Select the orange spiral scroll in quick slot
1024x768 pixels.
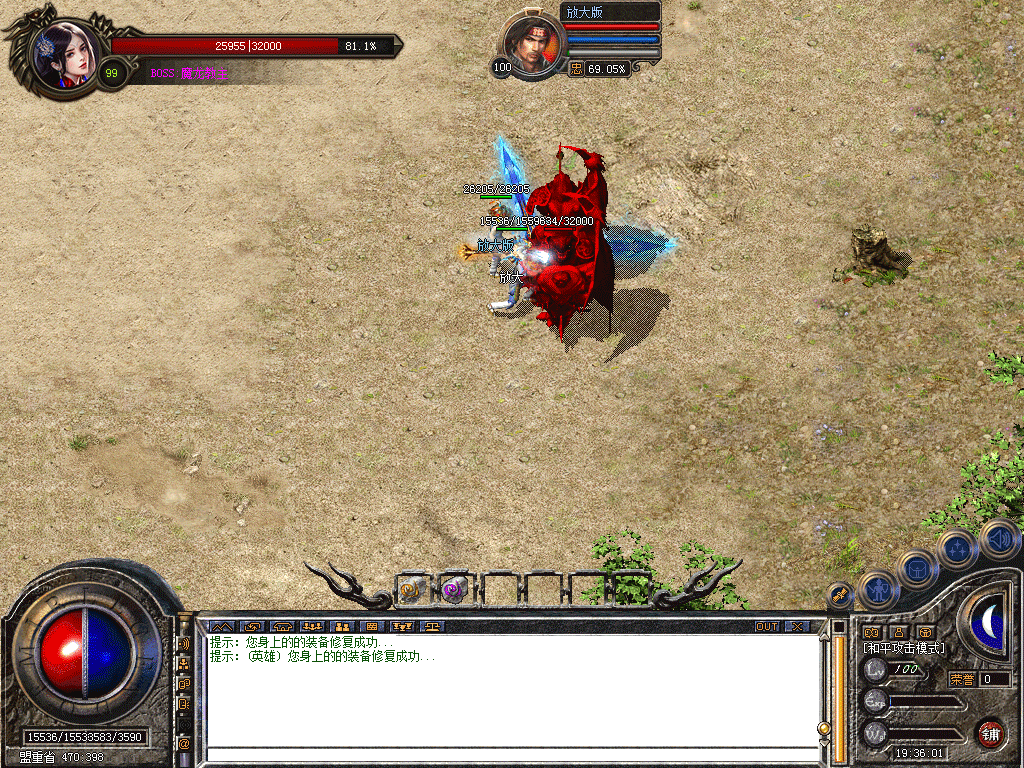point(412,590)
